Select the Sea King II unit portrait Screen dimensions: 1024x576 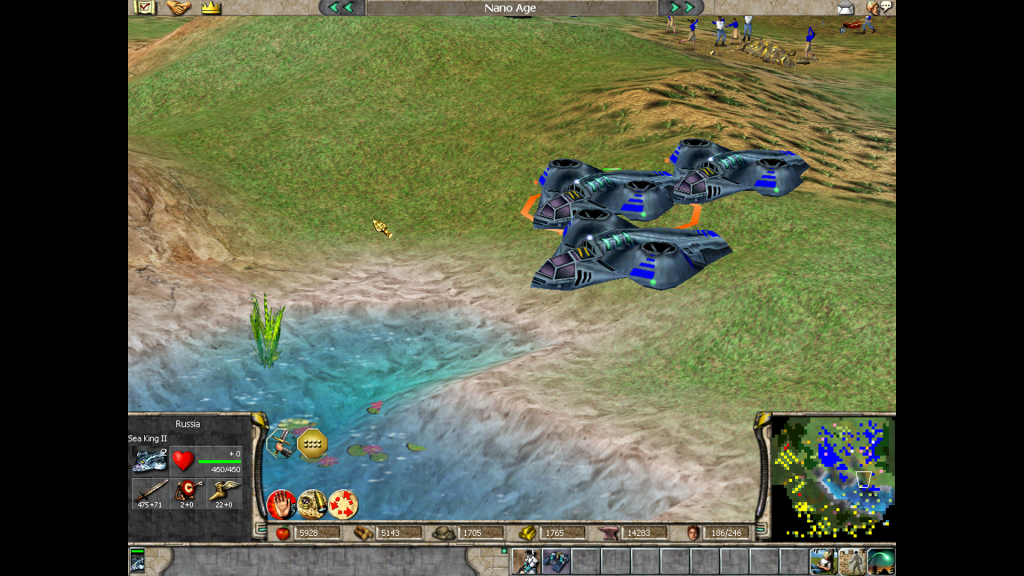pos(149,460)
